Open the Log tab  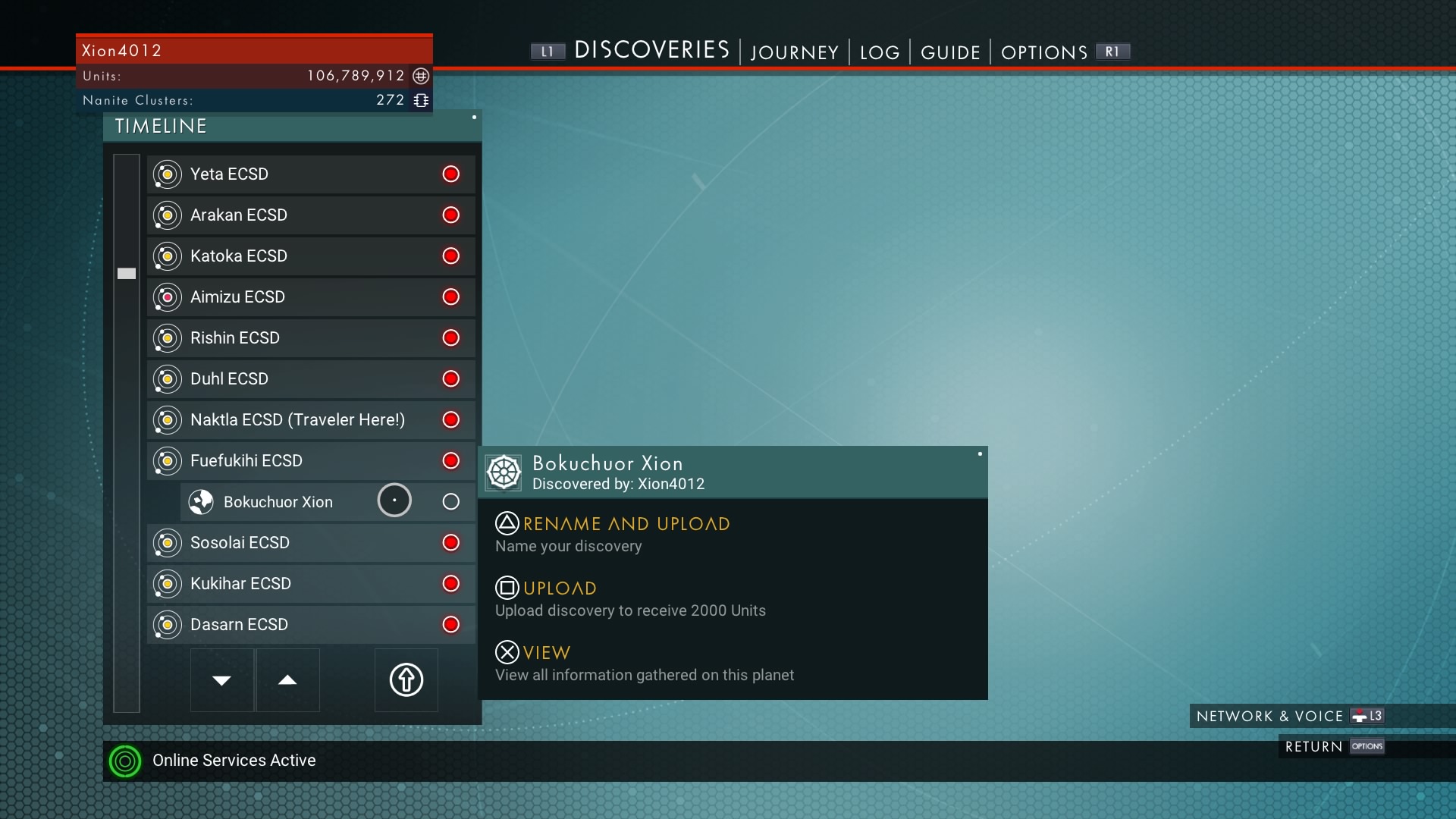click(880, 52)
